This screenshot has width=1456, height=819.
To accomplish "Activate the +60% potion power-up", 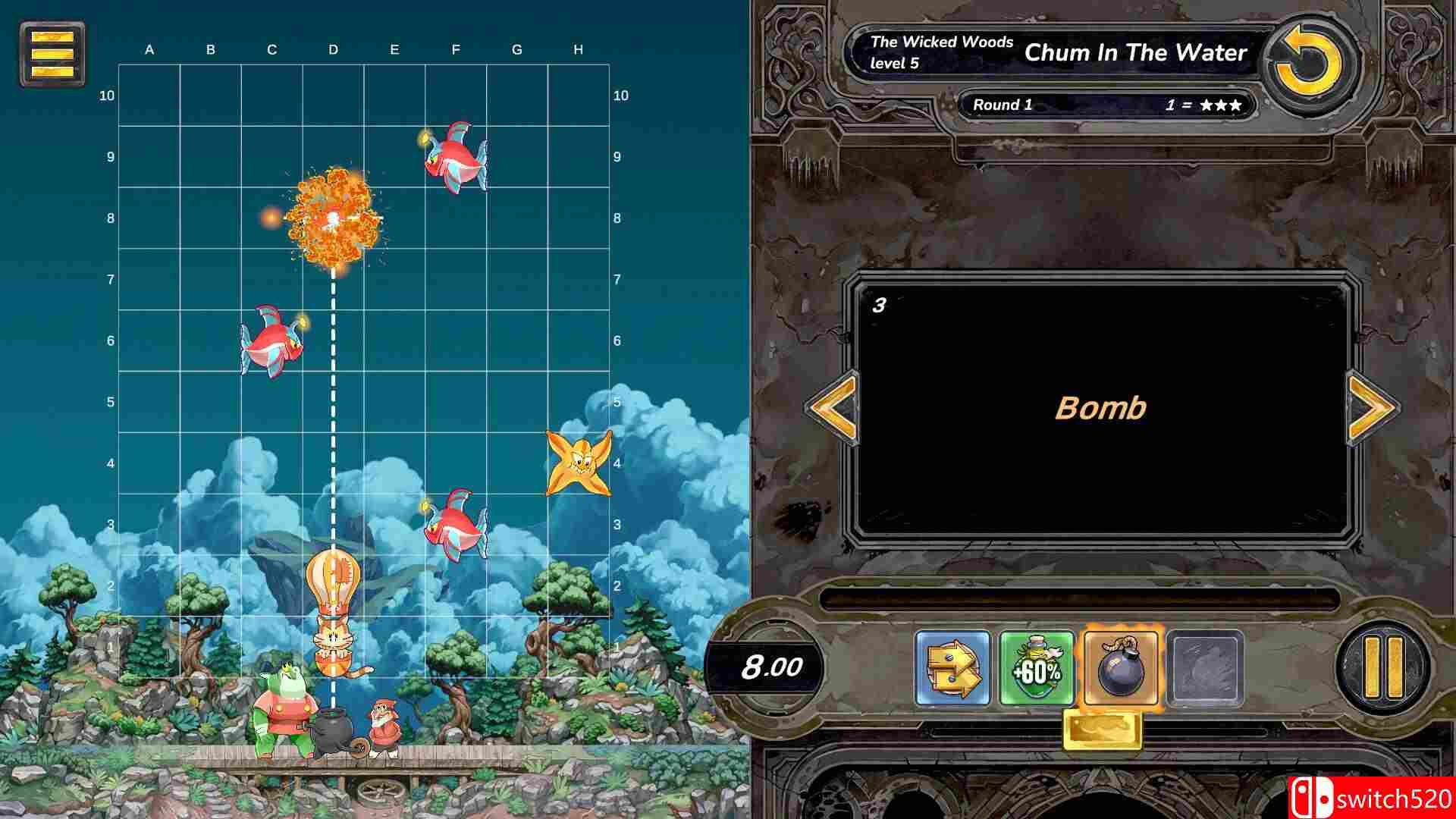I will pos(1037,667).
